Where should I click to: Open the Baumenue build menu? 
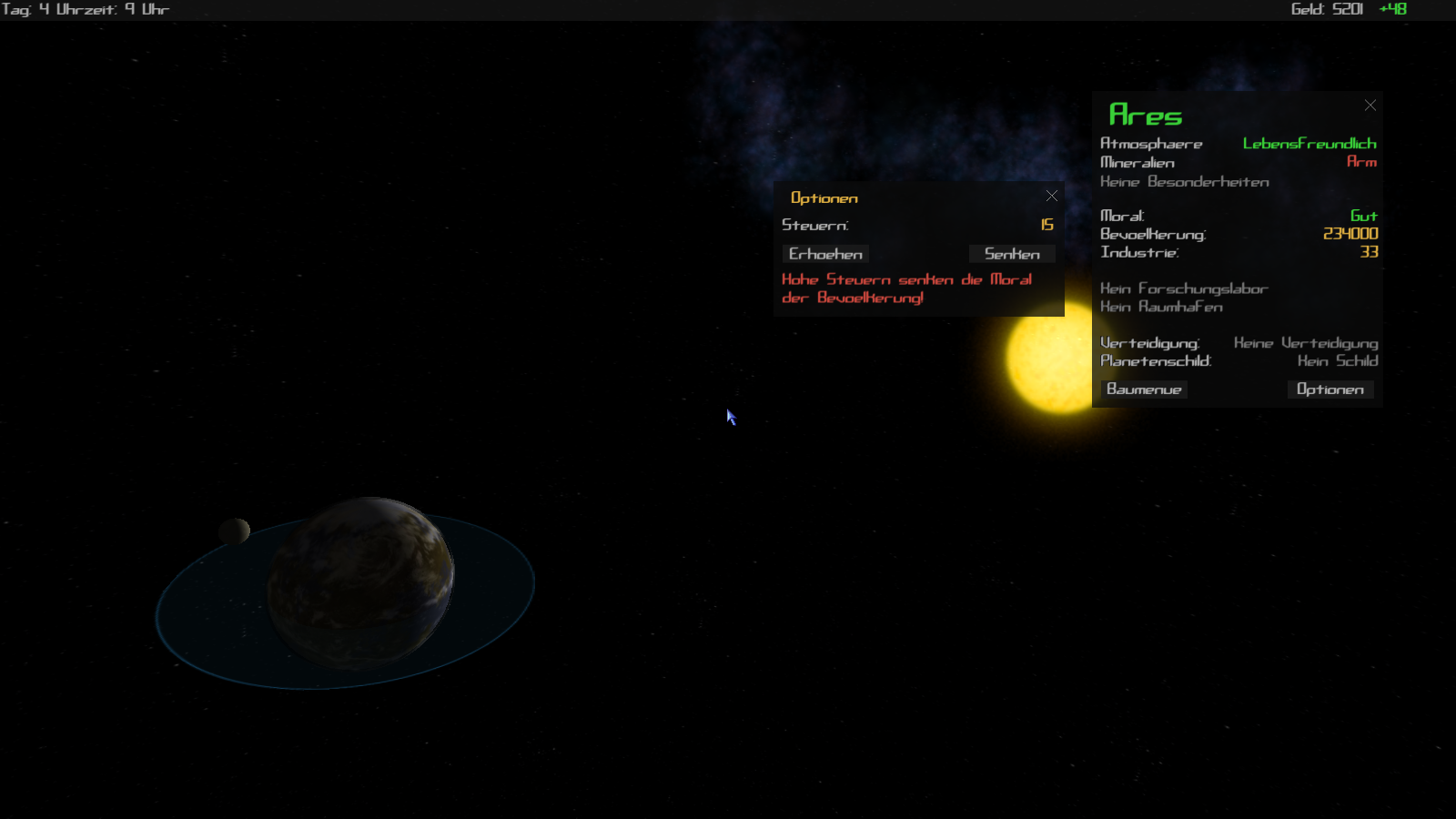coord(1144,389)
